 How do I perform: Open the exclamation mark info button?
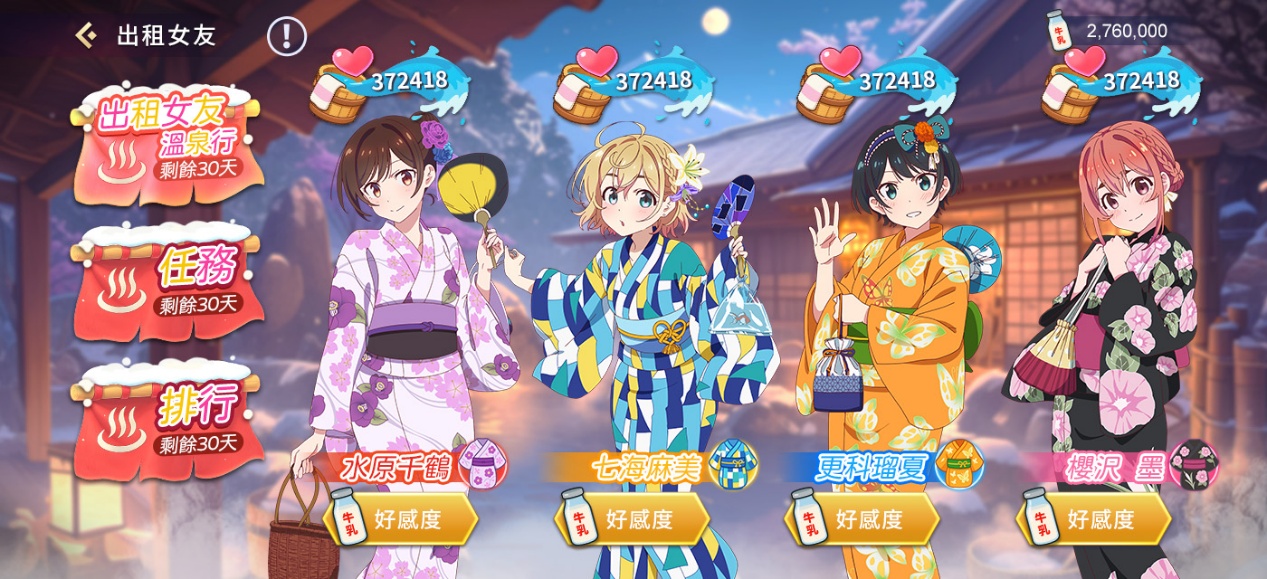point(286,36)
